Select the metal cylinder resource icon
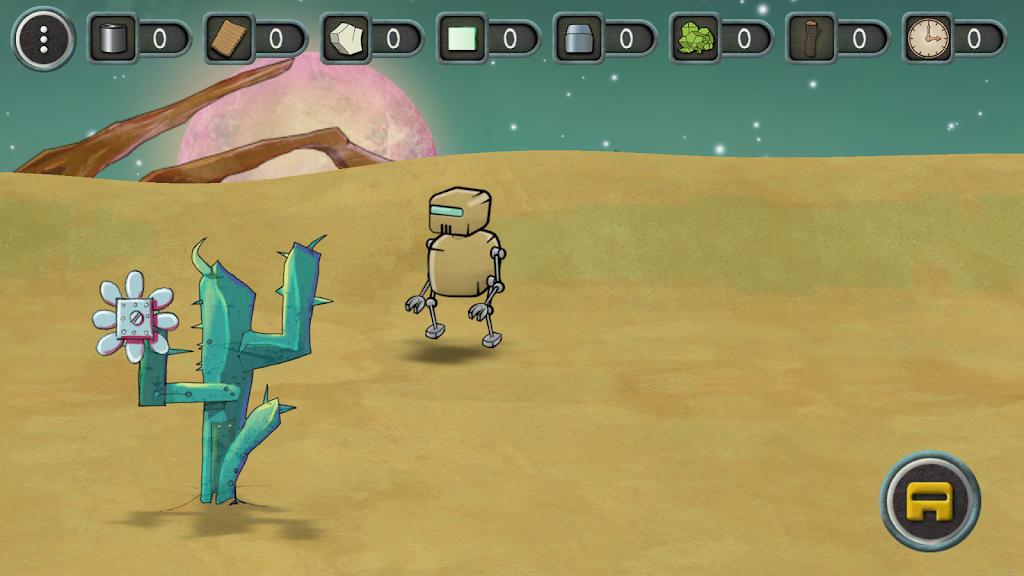The image size is (1024, 576). click(x=112, y=39)
